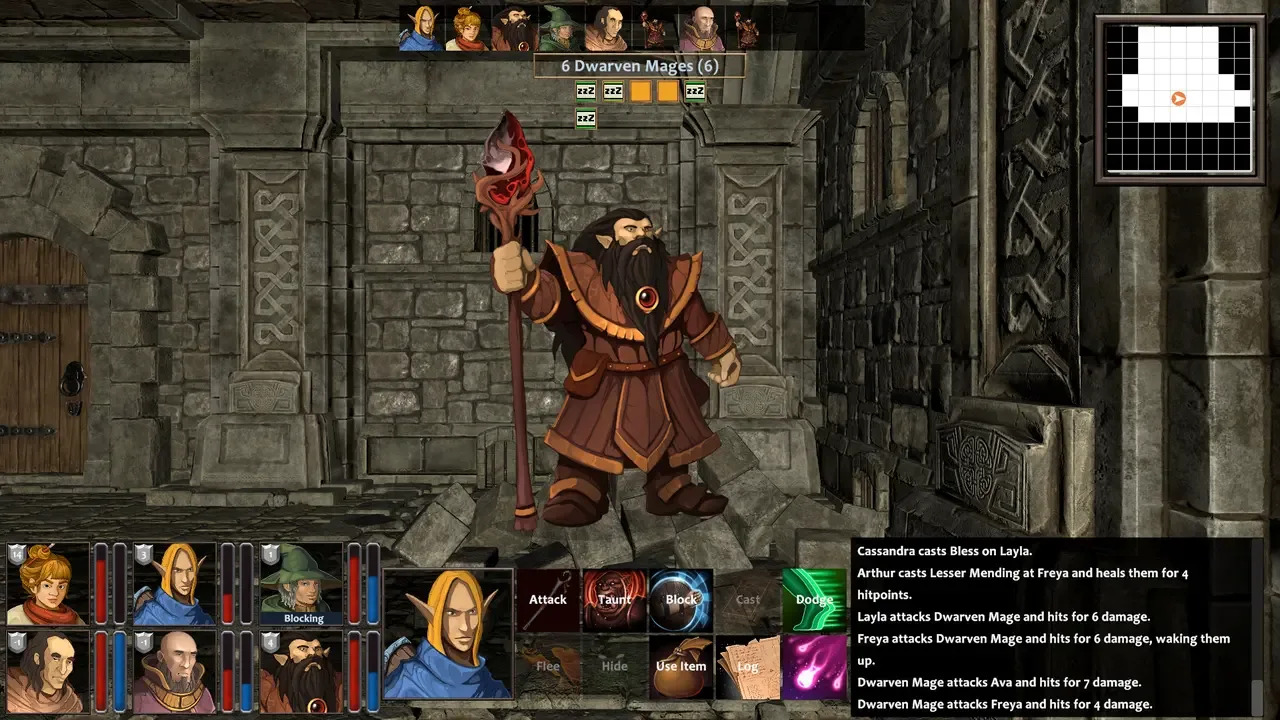Screen dimensions: 1280x720
Task: Select the 6 Dwarven Mages enemy group label
Action: point(640,66)
